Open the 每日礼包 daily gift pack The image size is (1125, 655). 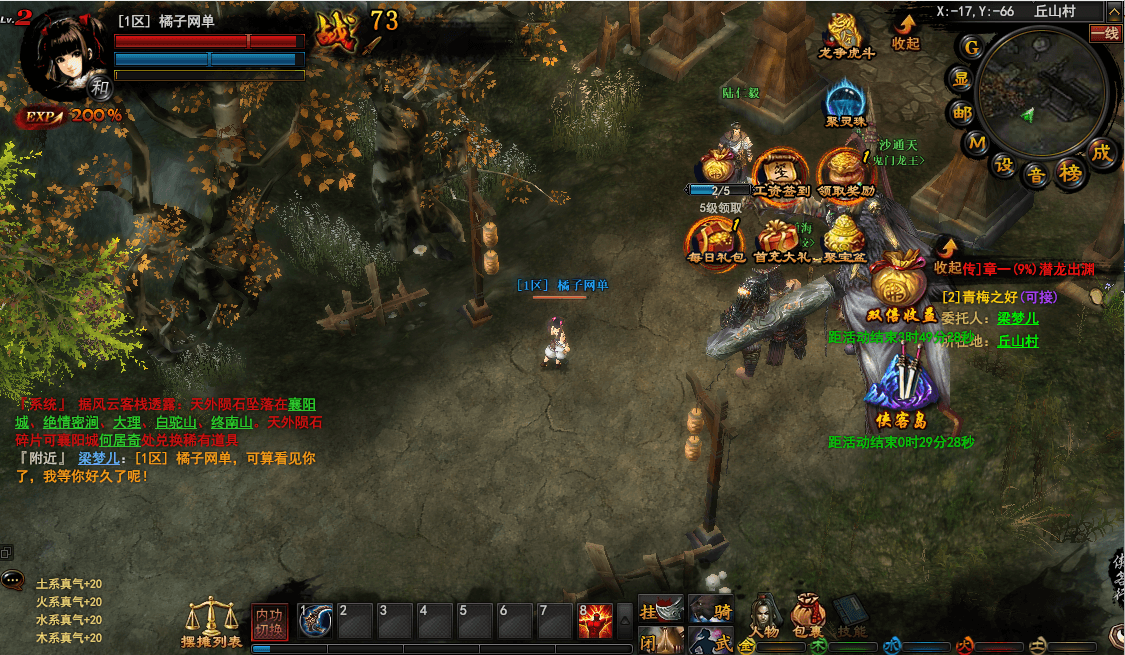[714, 240]
